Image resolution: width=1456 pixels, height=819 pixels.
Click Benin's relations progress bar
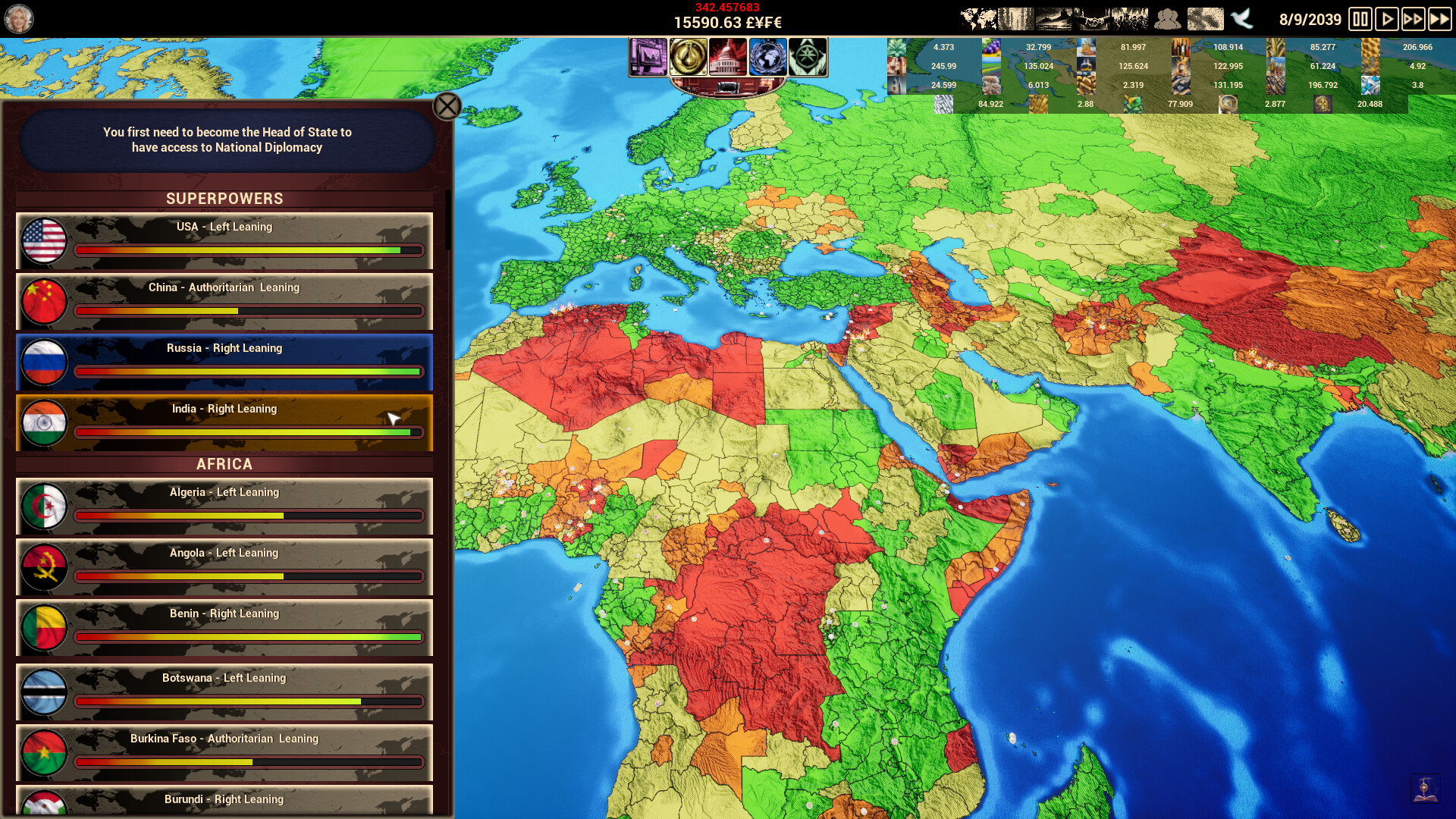click(249, 637)
